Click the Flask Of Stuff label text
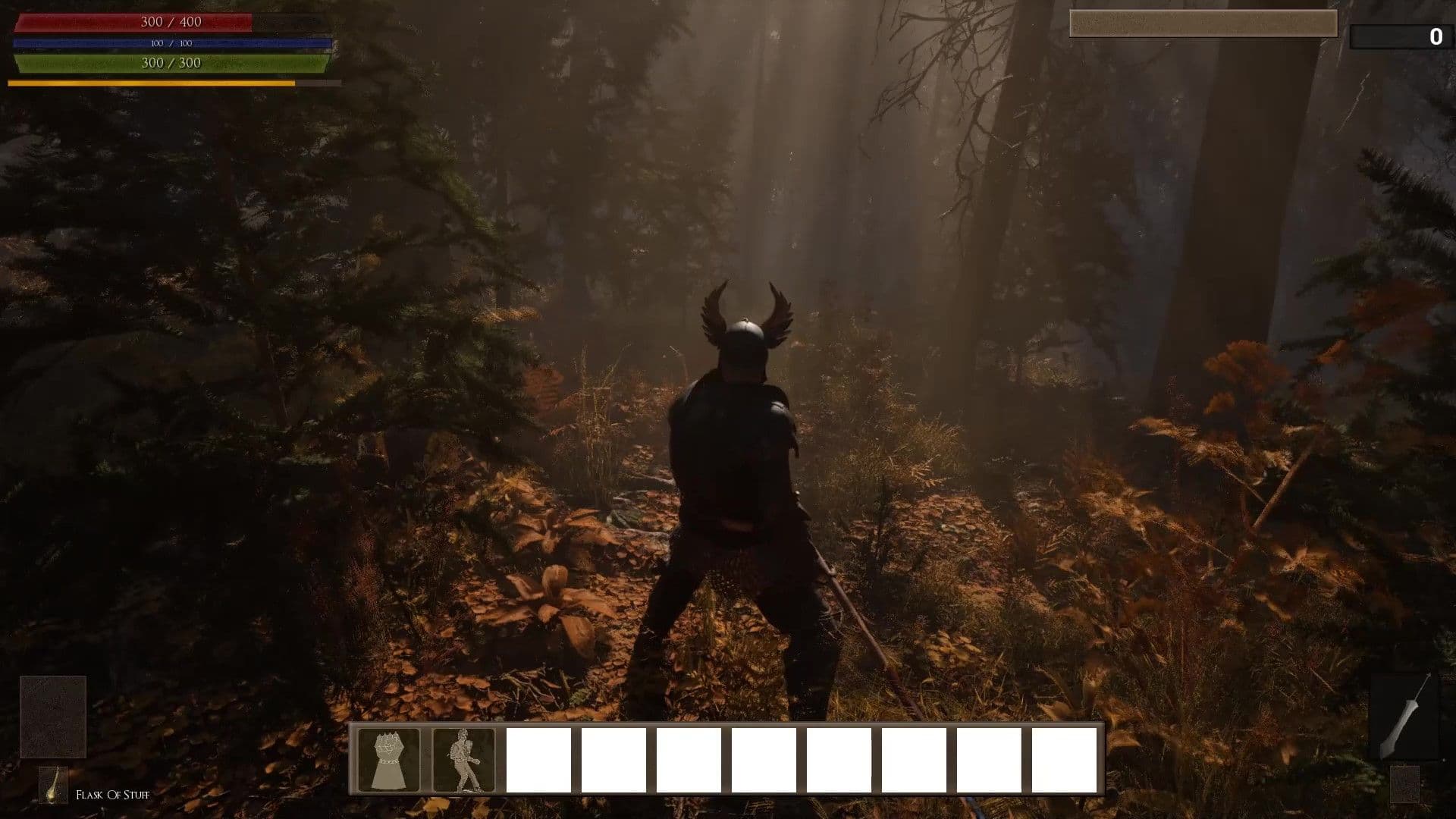Viewport: 1456px width, 819px height. [x=112, y=795]
